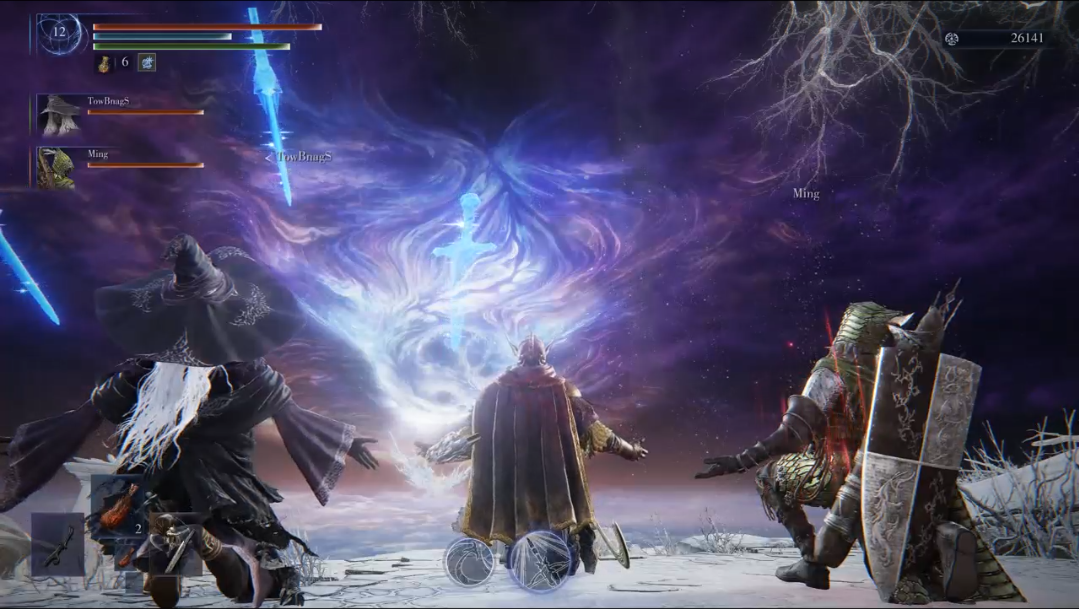Activate the crescent swirl skill icon
Screen dimensions: 1079x609
pyautogui.click(x=469, y=561)
